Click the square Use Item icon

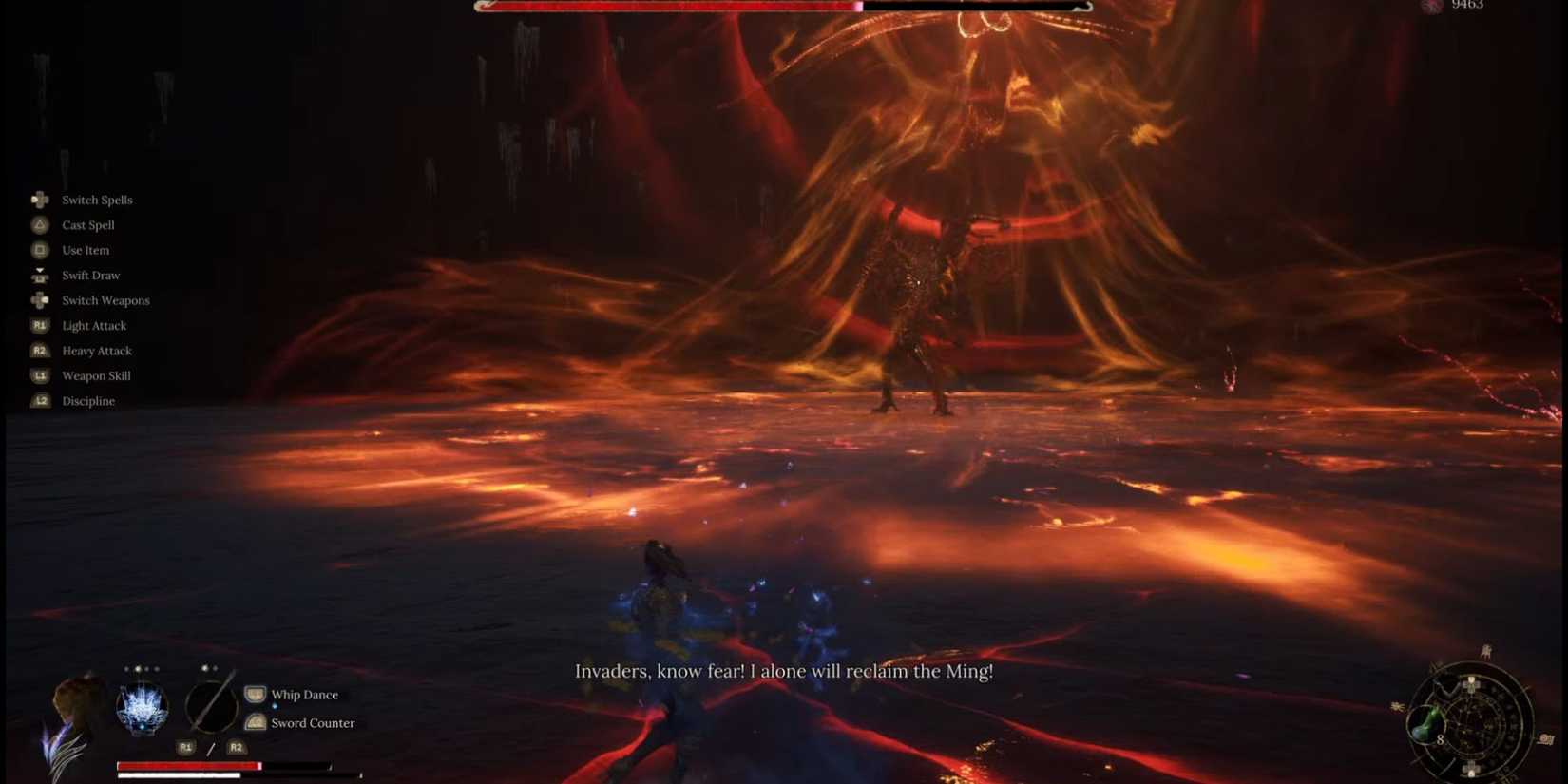coord(39,250)
